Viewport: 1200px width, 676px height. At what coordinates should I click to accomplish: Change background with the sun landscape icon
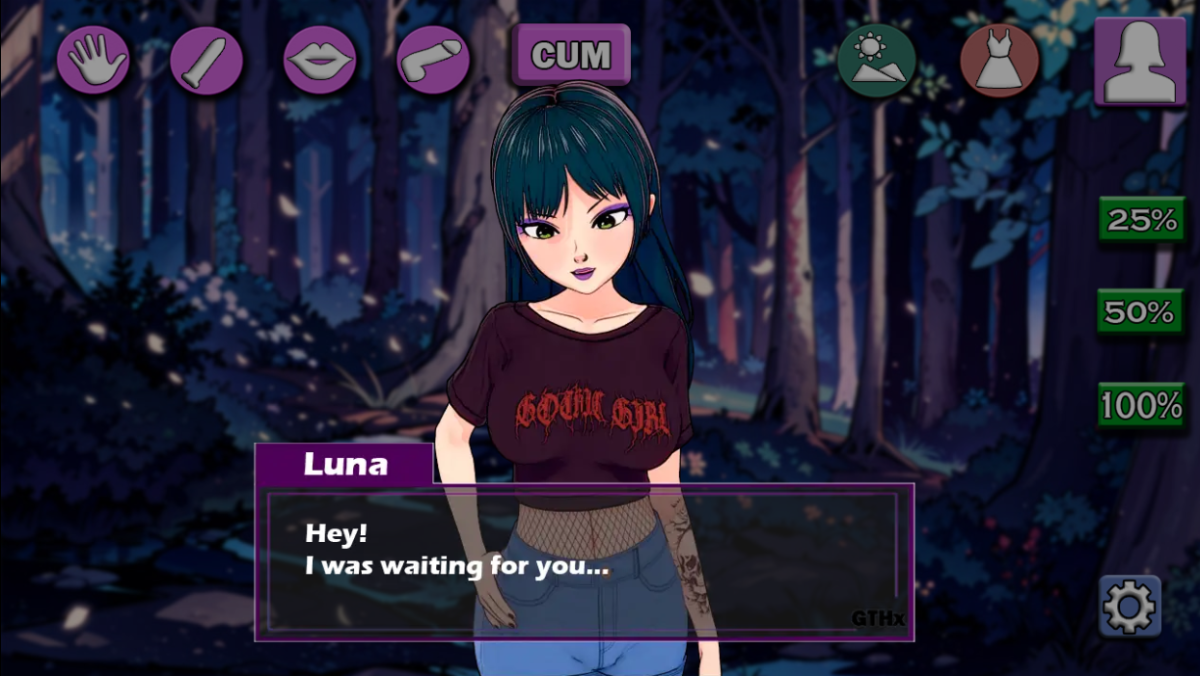(x=877, y=60)
